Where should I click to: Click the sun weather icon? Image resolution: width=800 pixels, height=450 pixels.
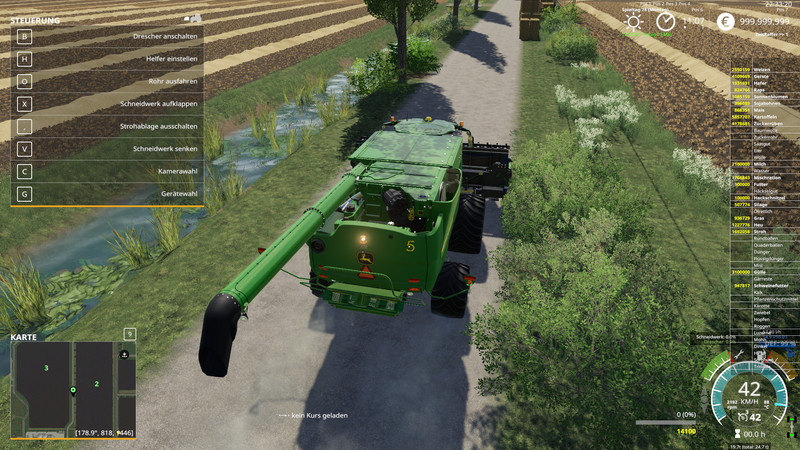pos(632,21)
